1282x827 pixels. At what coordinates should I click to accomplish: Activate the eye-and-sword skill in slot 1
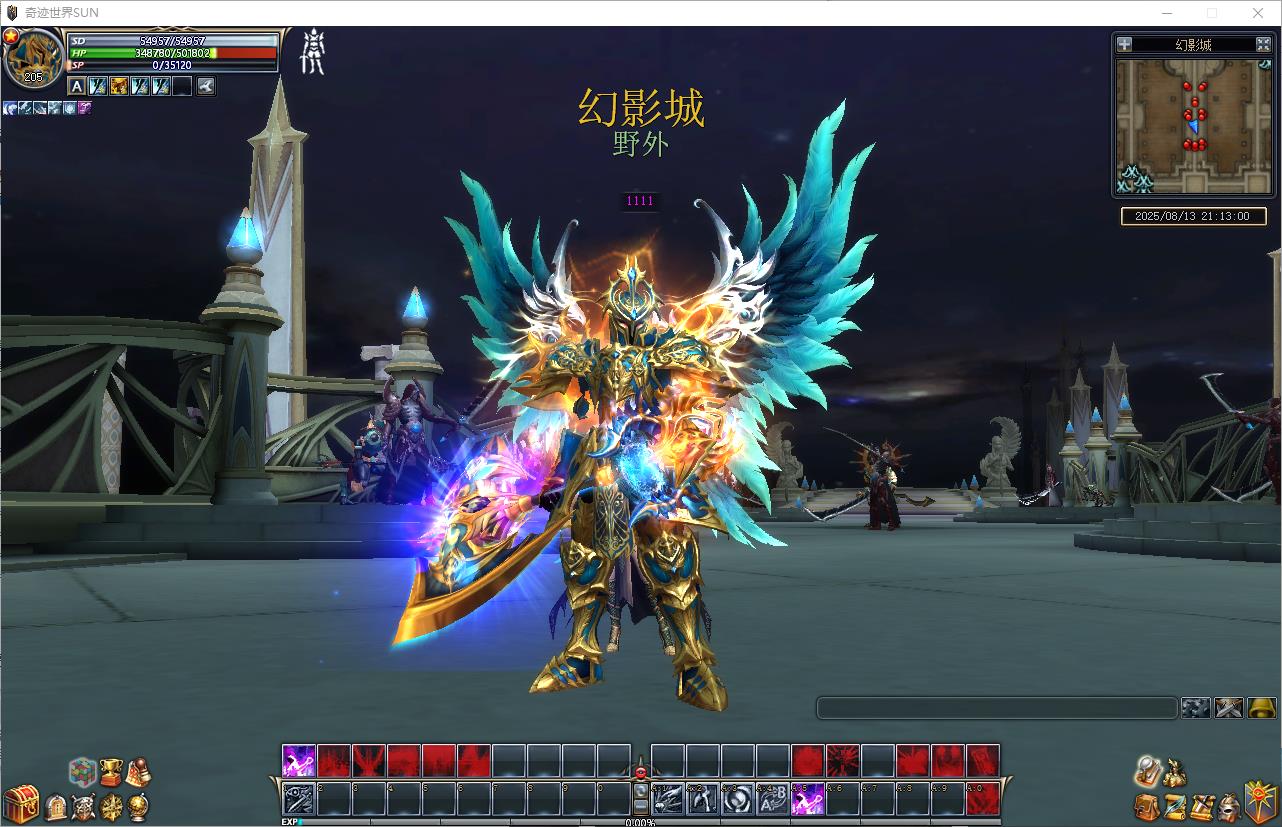click(x=299, y=799)
